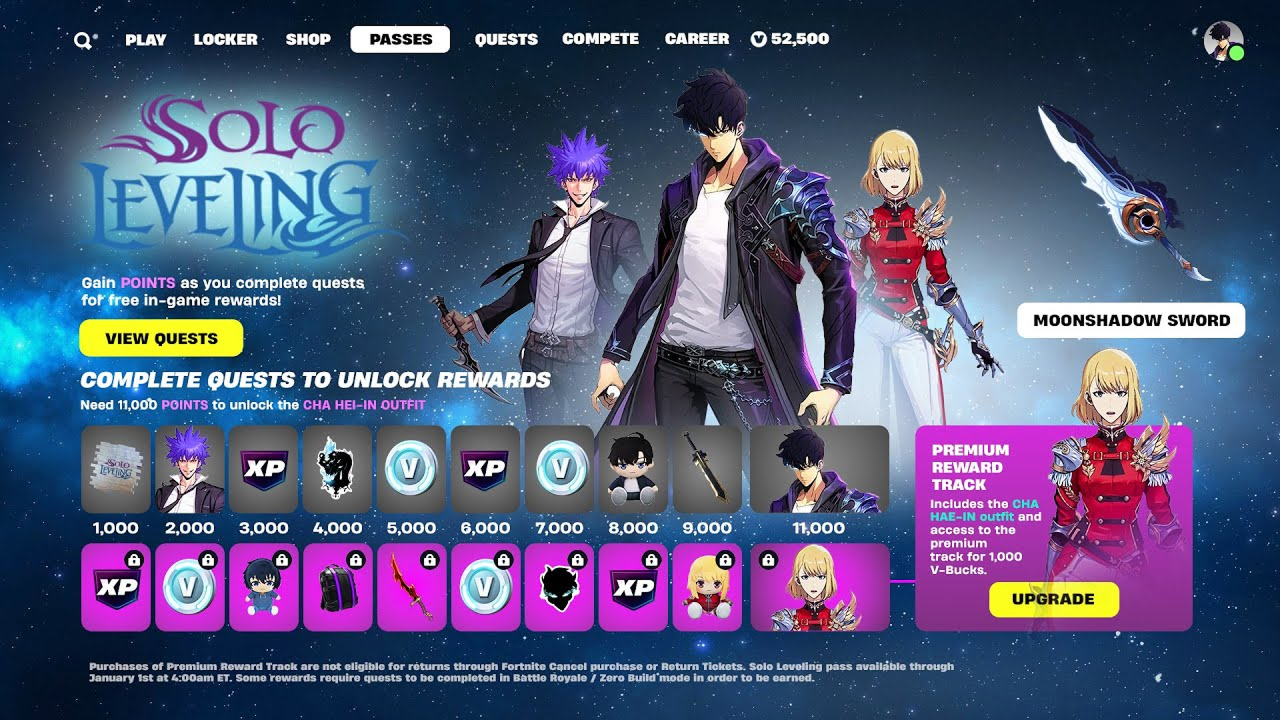The width and height of the screenshot is (1280, 720).
Task: Open the player profile avatar
Action: pos(1223,41)
